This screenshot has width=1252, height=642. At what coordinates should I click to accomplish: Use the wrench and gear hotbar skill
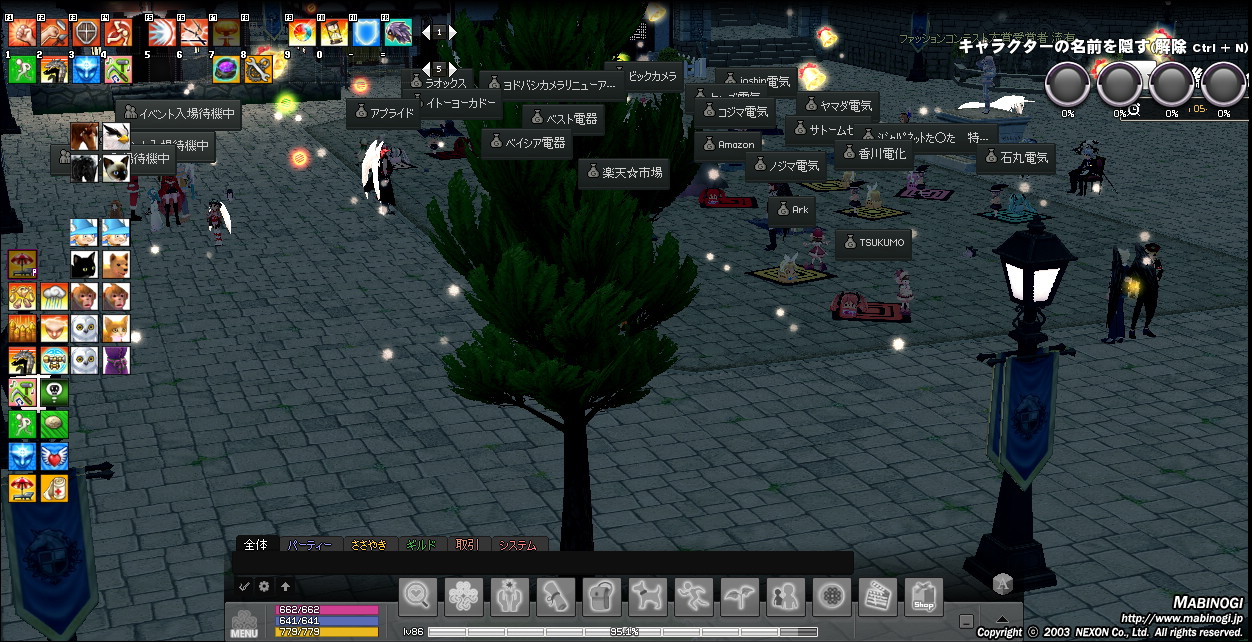(x=258, y=69)
